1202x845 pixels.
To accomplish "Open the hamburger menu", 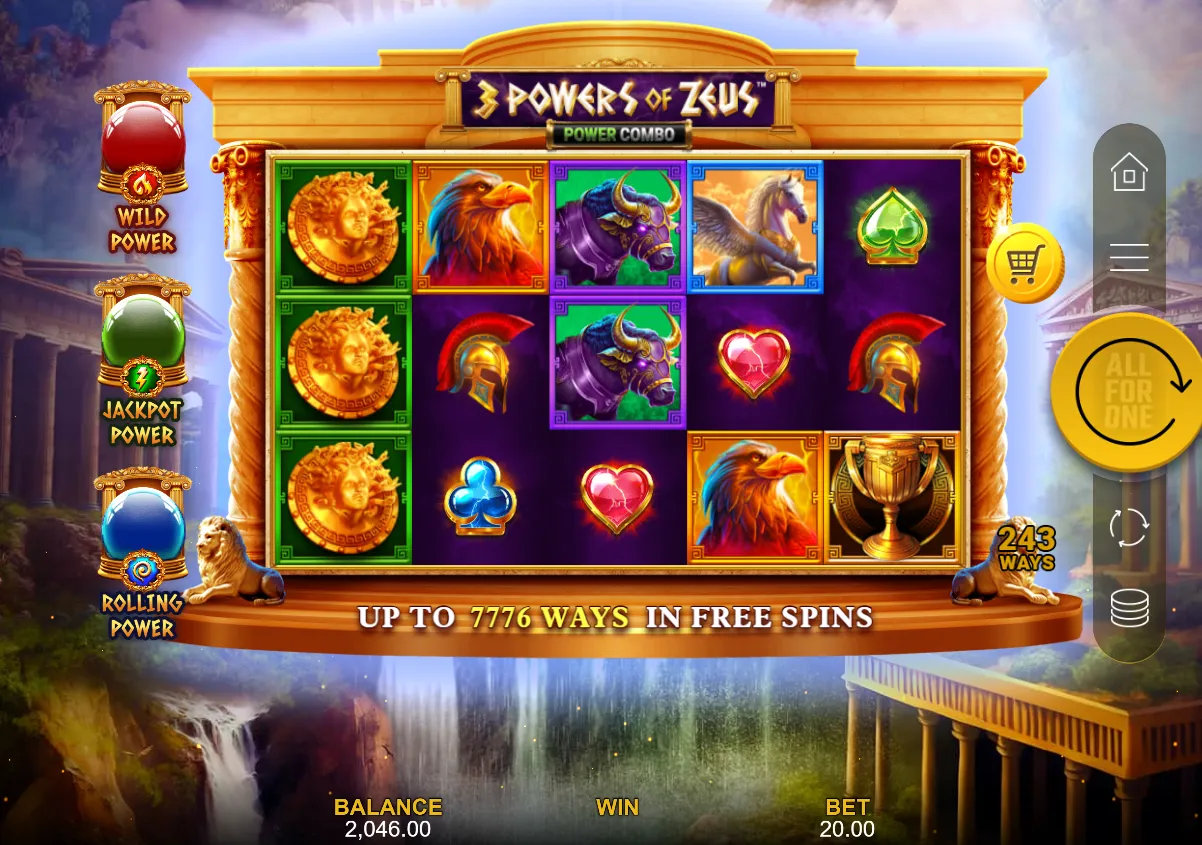I will [x=1129, y=258].
